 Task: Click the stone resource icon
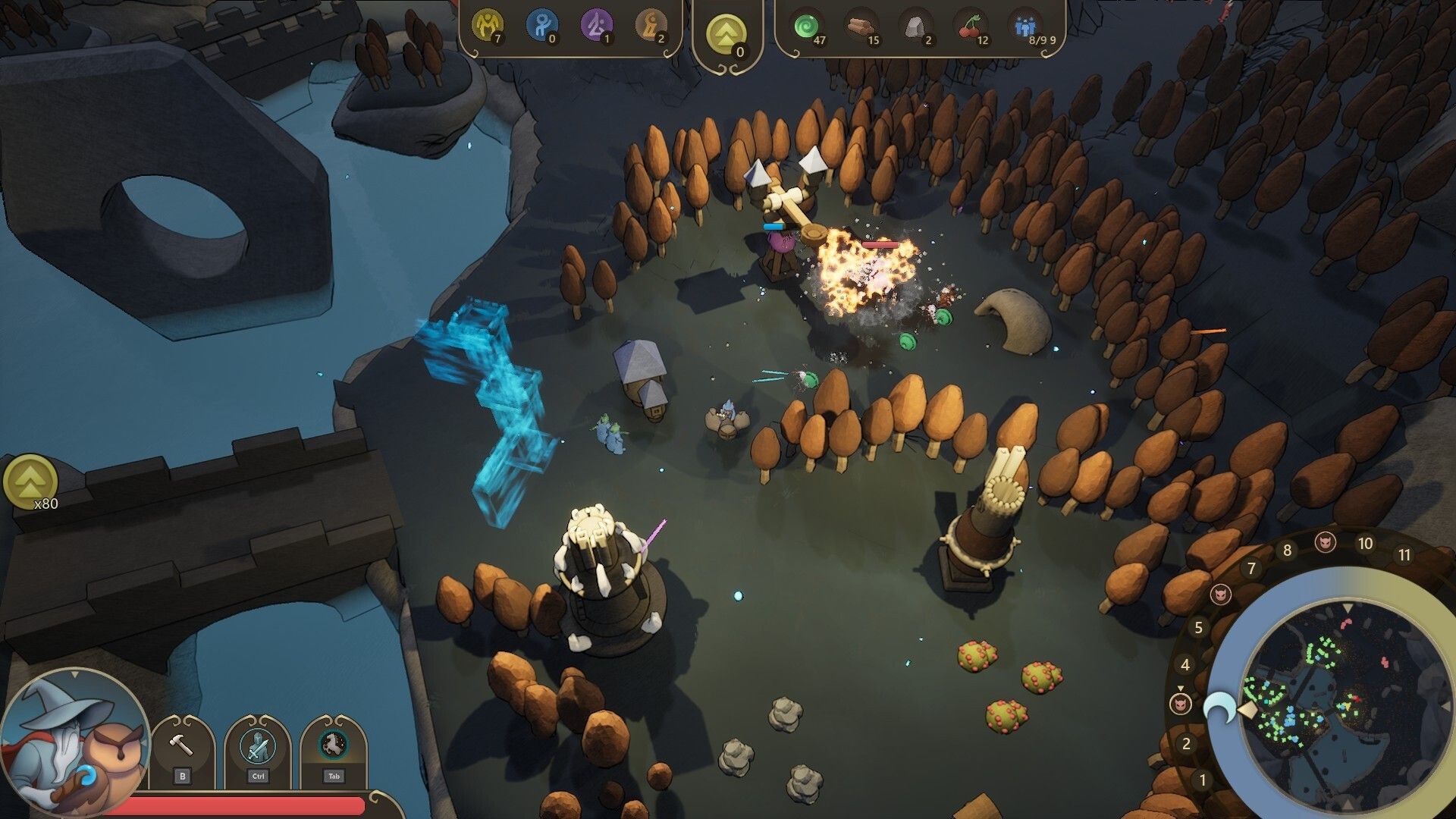[x=918, y=27]
